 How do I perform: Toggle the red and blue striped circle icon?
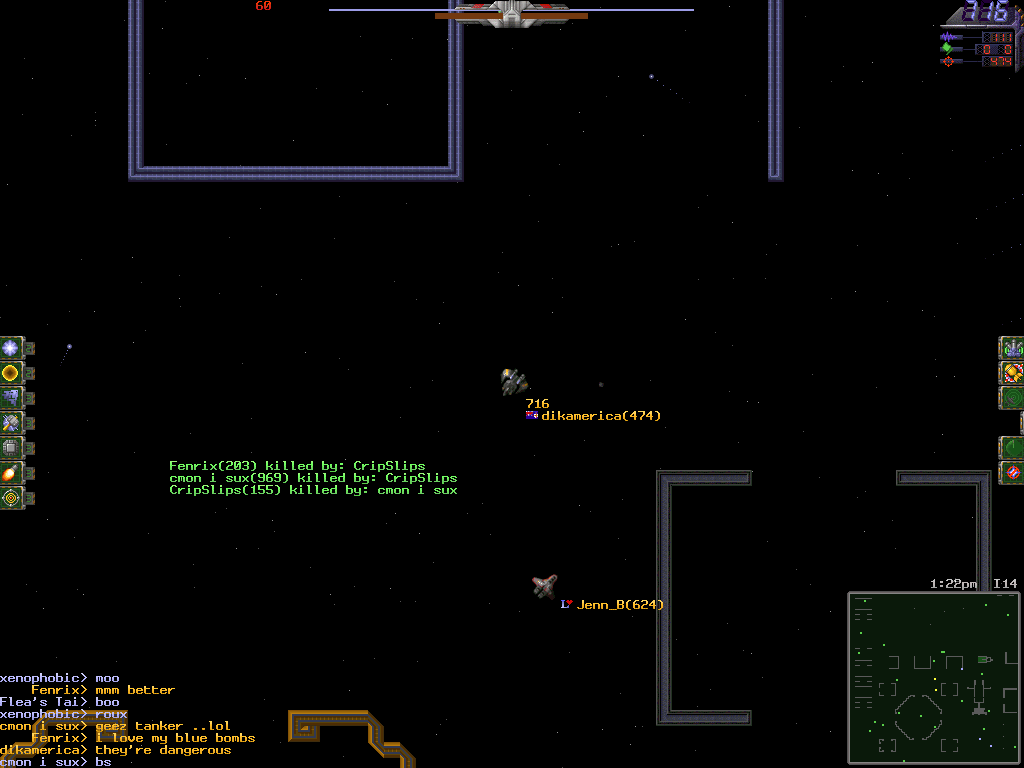coord(1012,472)
